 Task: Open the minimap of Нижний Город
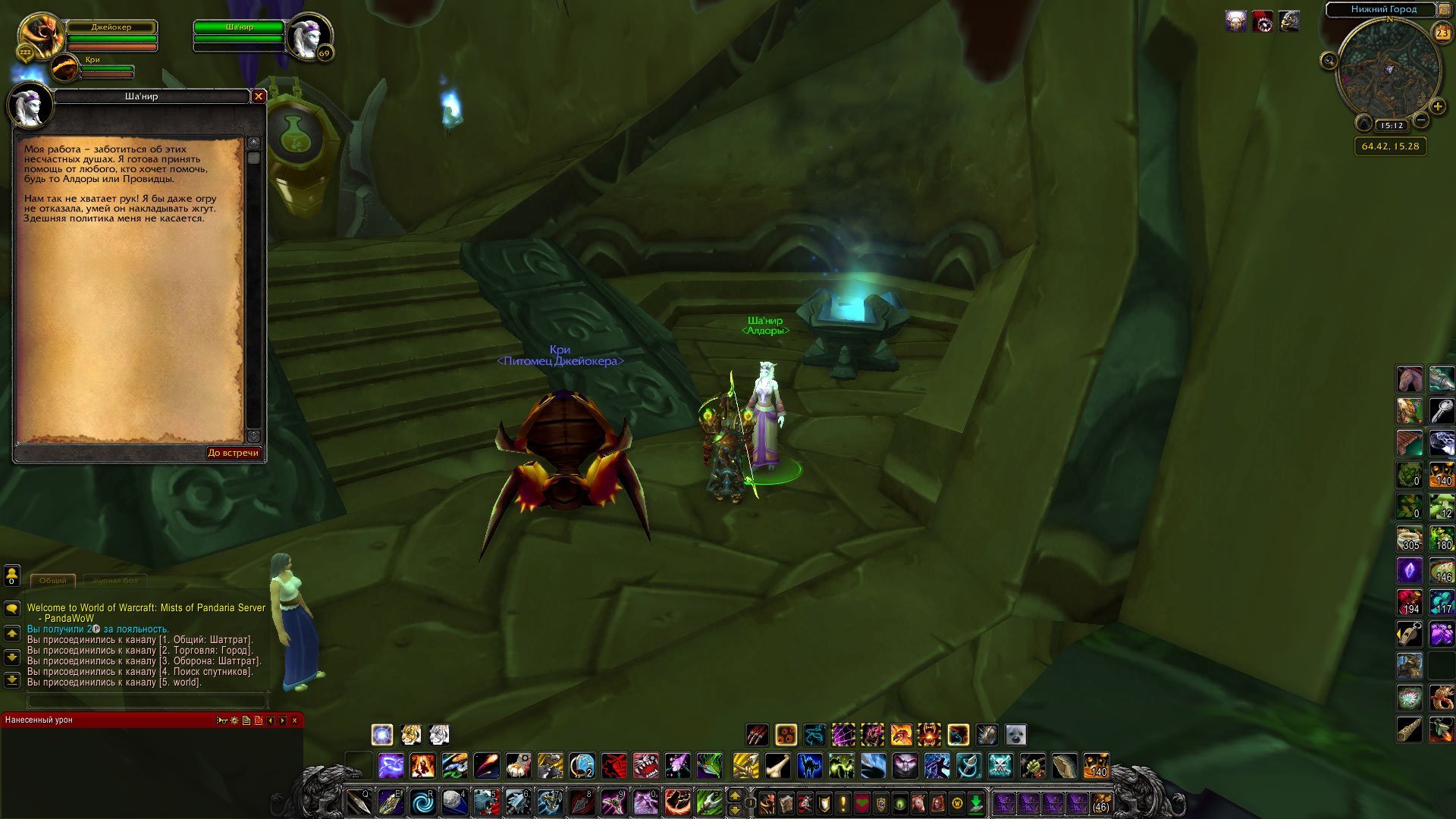coord(1389,70)
